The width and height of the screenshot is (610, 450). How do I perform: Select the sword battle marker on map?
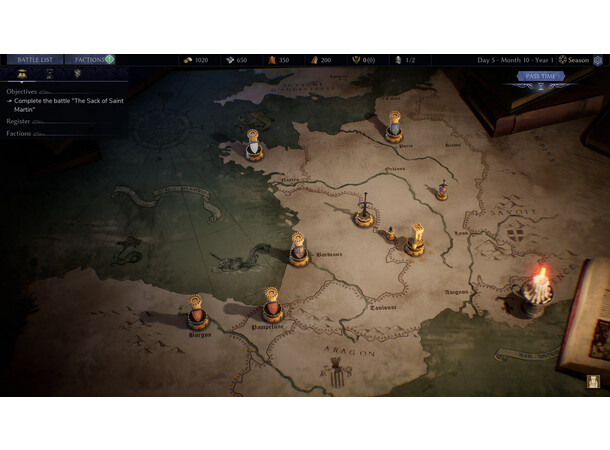(x=366, y=212)
